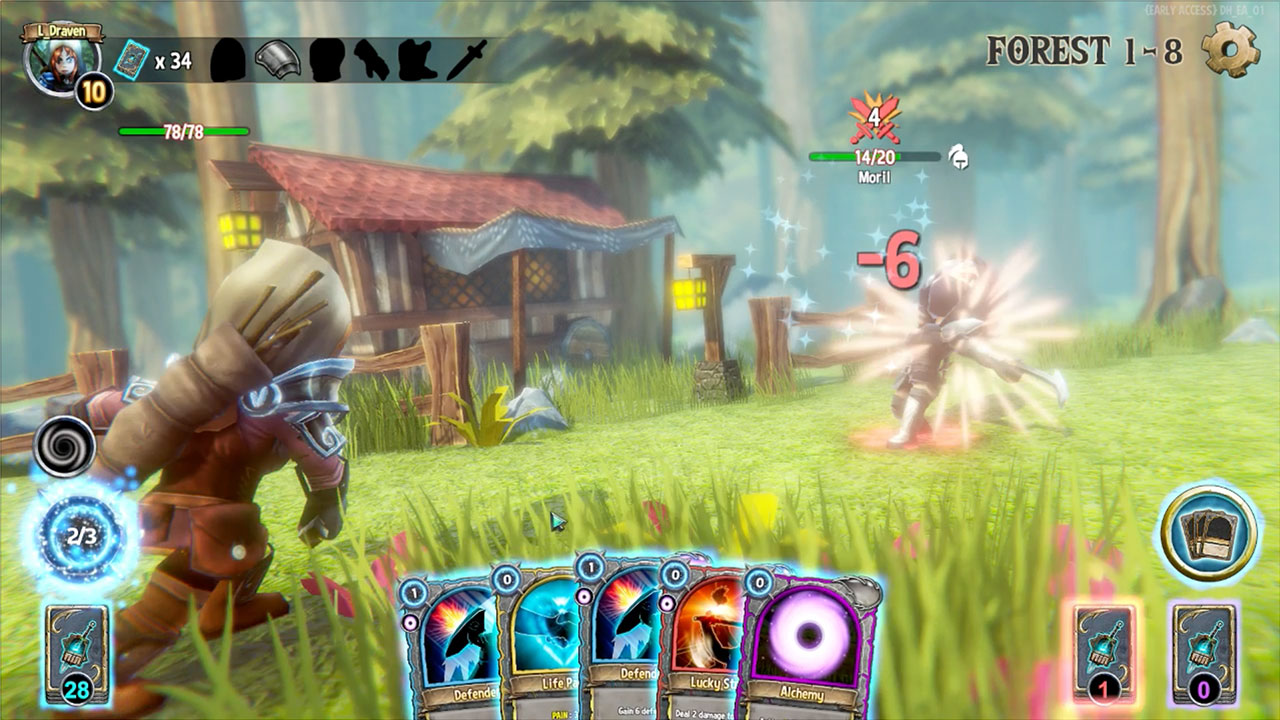Image resolution: width=1280 pixels, height=720 pixels.
Task: Open the deck card icon showing x34
Action: pos(130,60)
